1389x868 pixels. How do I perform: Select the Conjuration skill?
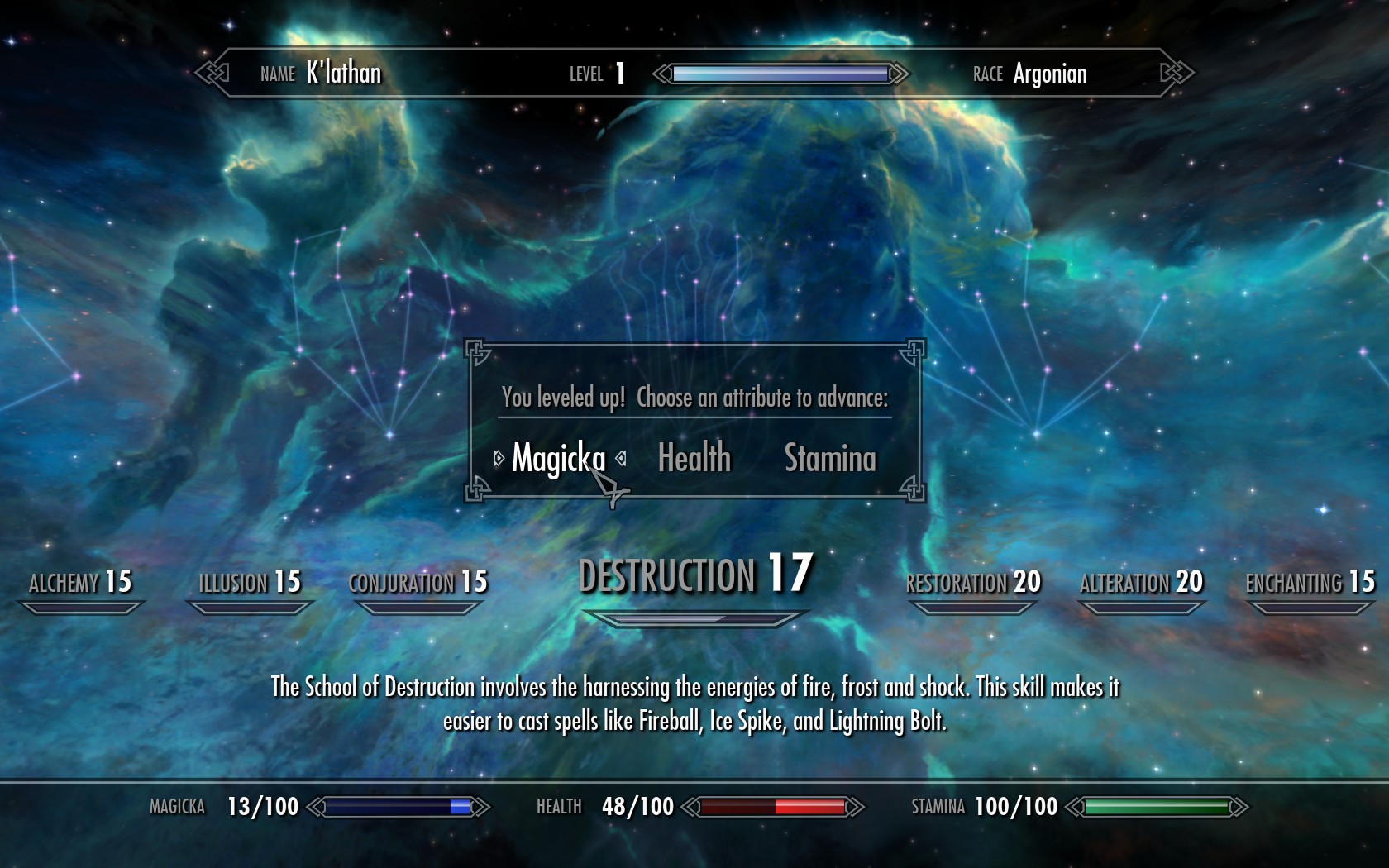(418, 583)
